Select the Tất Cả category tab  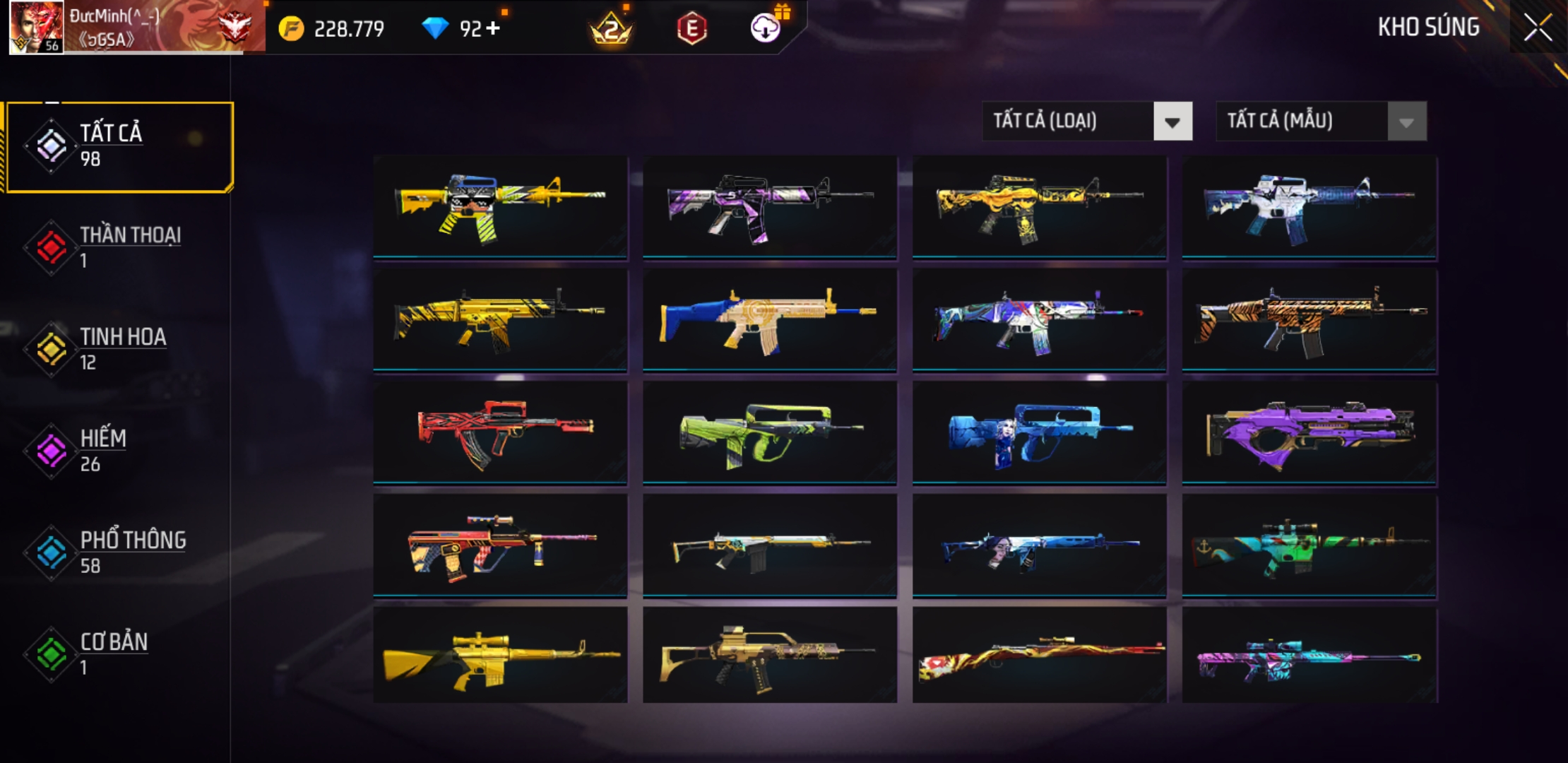point(120,146)
